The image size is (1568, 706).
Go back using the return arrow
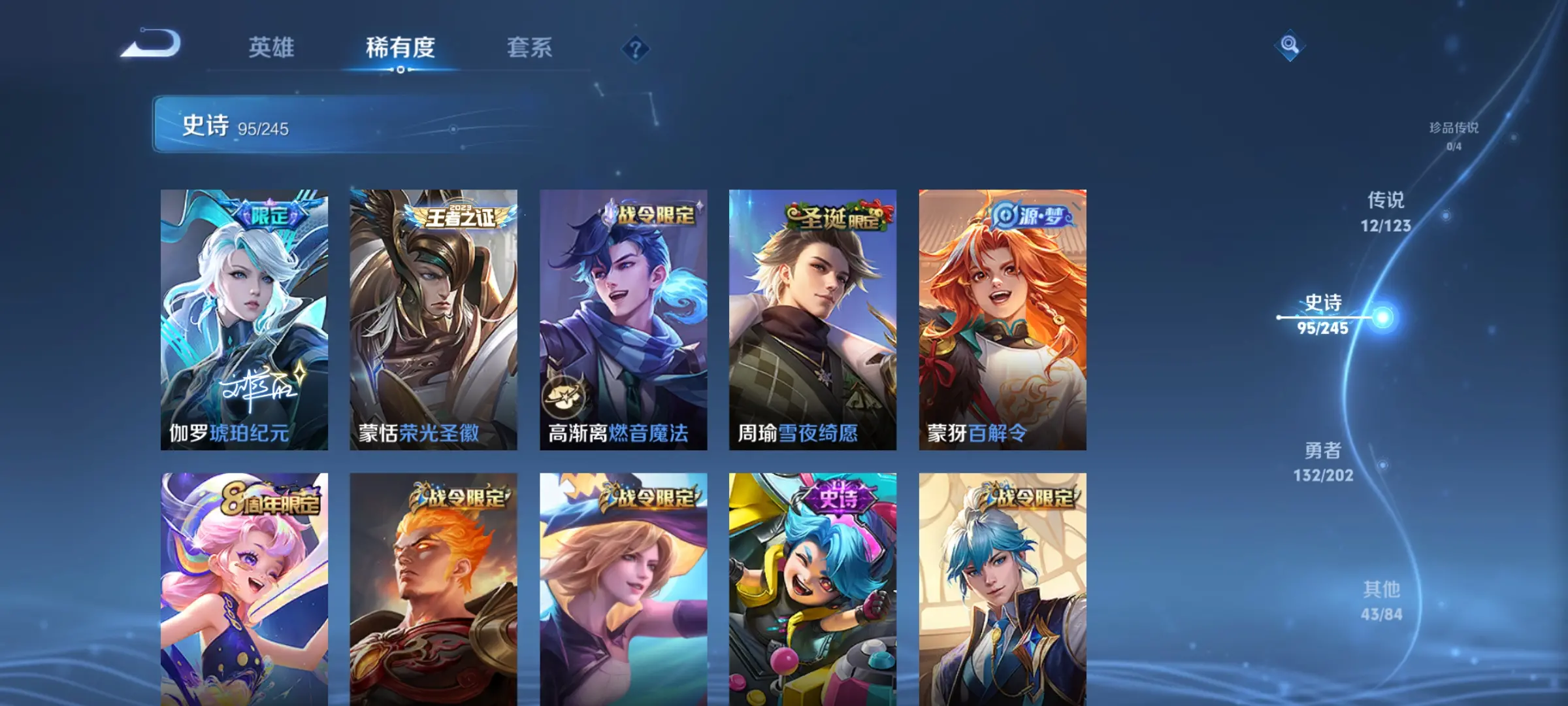pos(152,44)
